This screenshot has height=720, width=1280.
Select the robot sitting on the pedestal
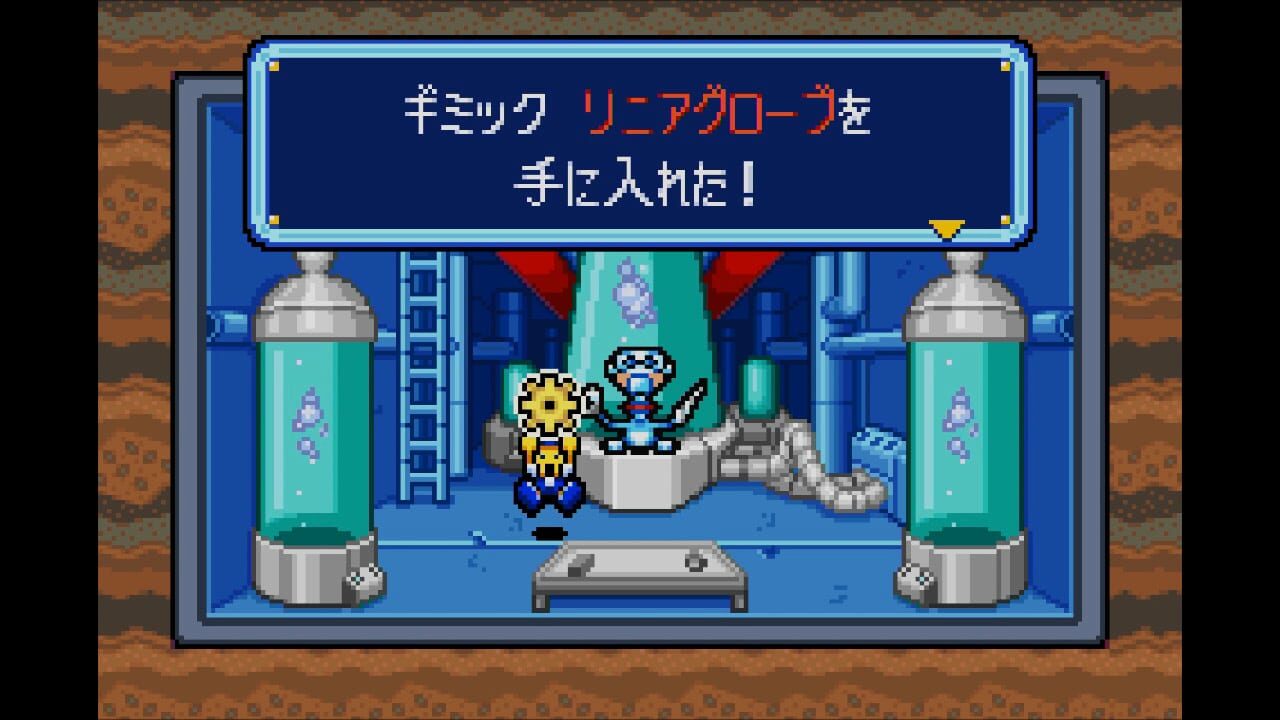[640, 400]
